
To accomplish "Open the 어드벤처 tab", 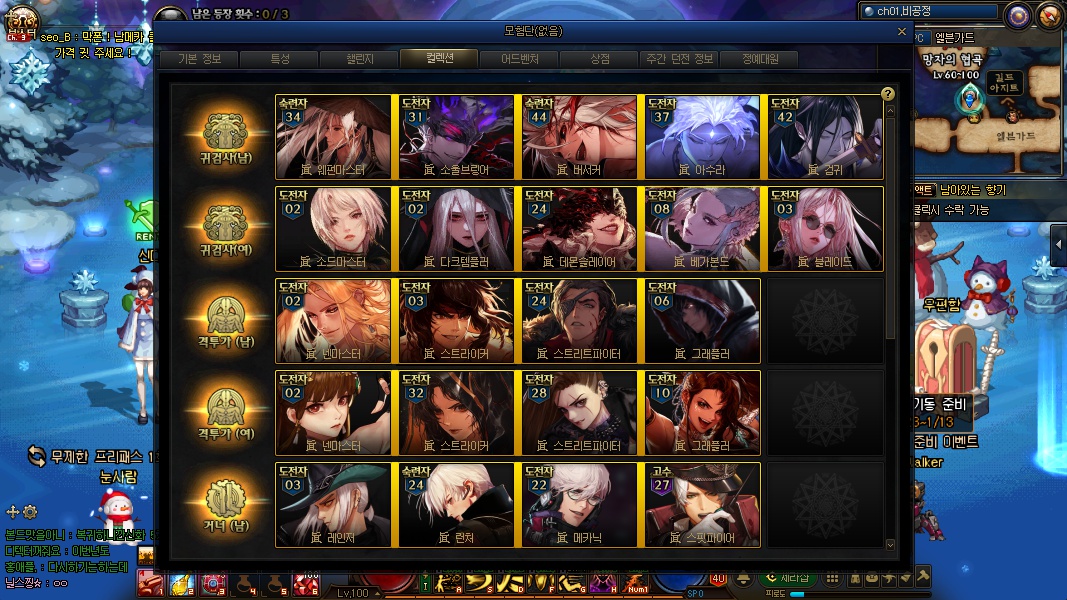I will coord(520,59).
